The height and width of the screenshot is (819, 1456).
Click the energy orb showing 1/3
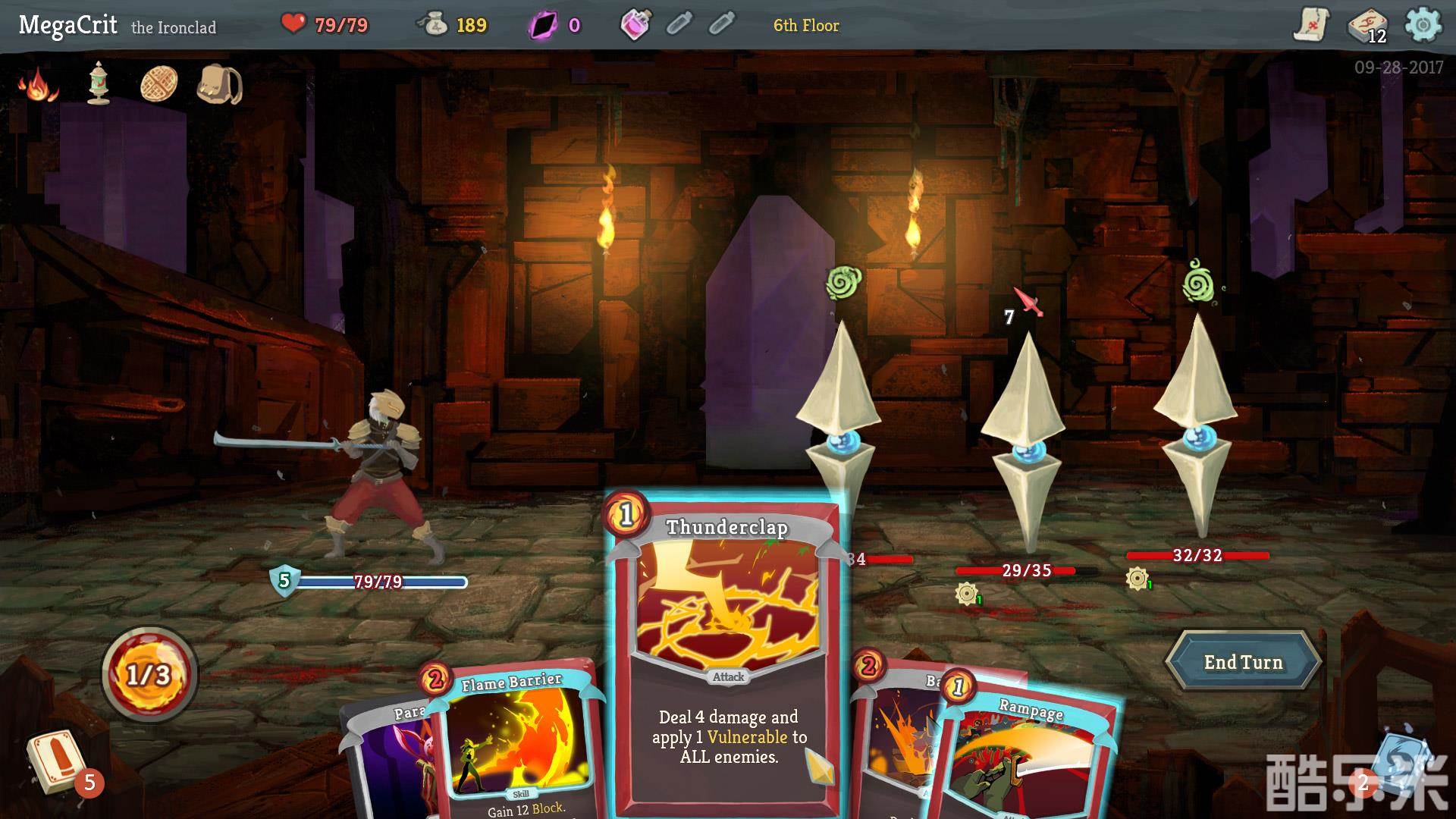tap(149, 674)
